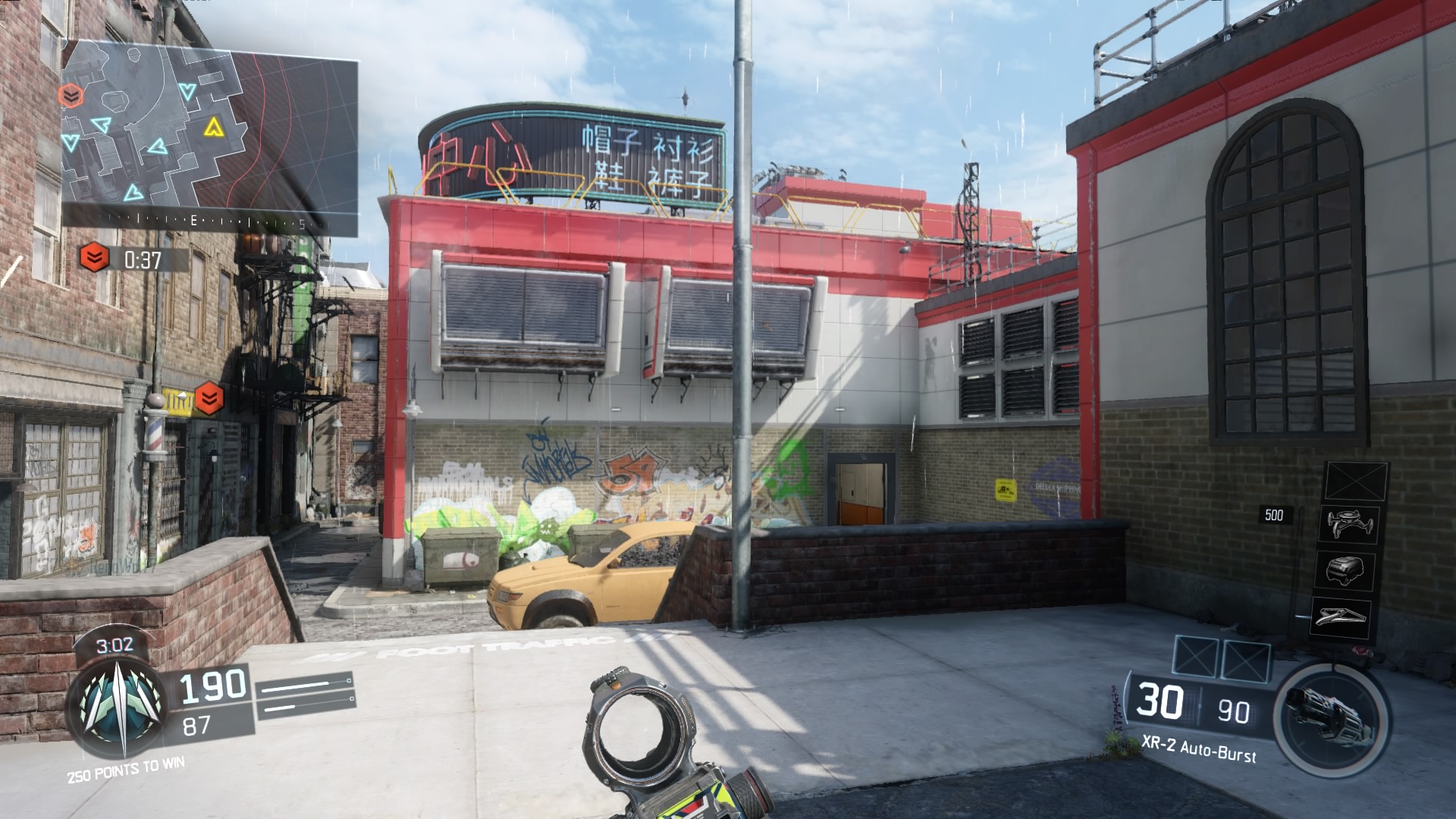Click the orange Hardpoint objective icon on the minimap
This screenshot has height=819, width=1456.
pyautogui.click(x=71, y=96)
